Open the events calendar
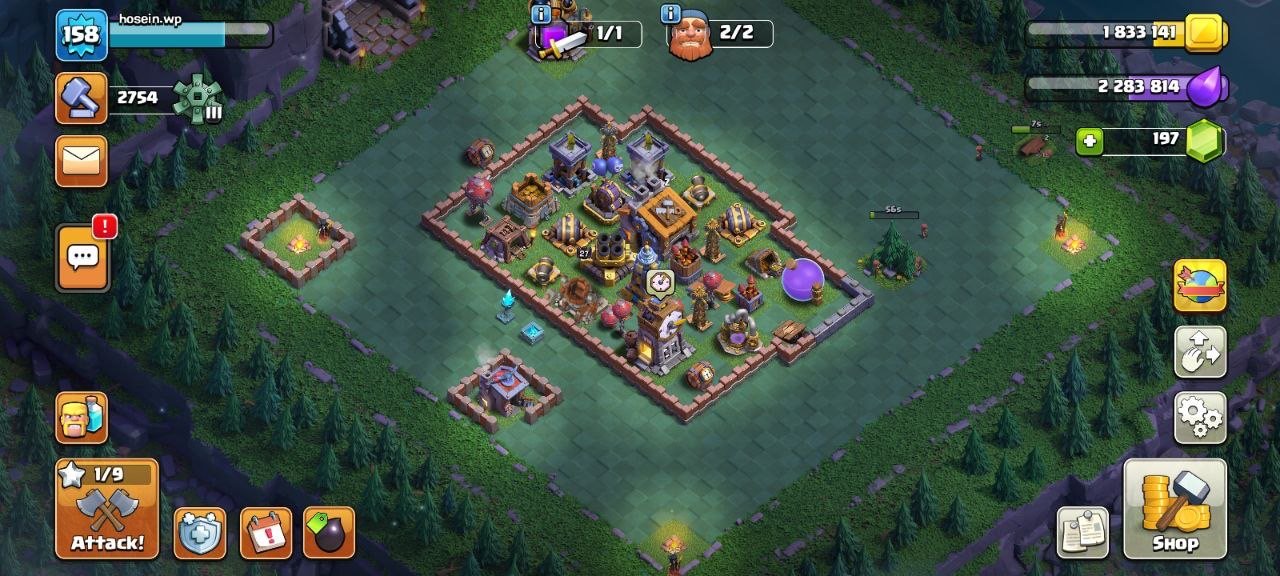This screenshot has height=576, width=1280. (266, 533)
